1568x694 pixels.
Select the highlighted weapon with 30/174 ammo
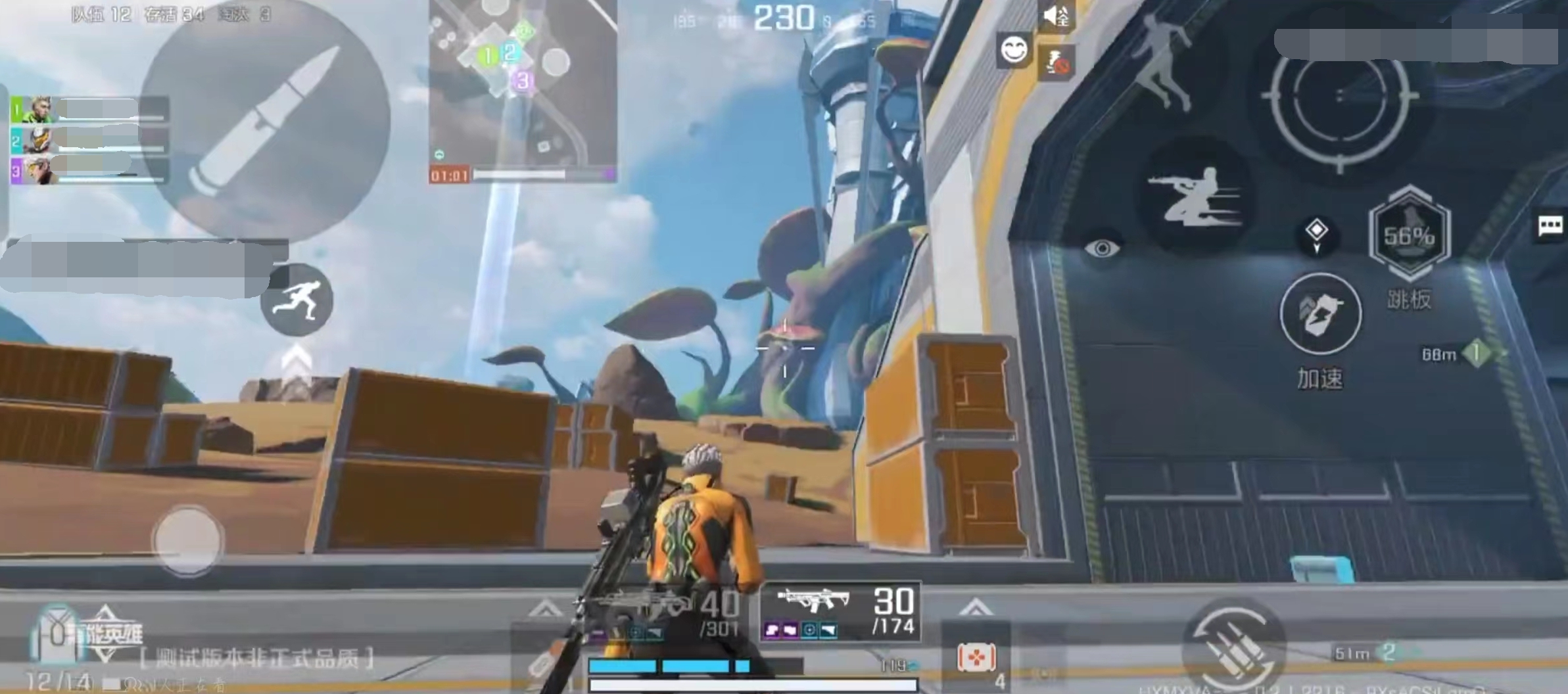pos(840,613)
